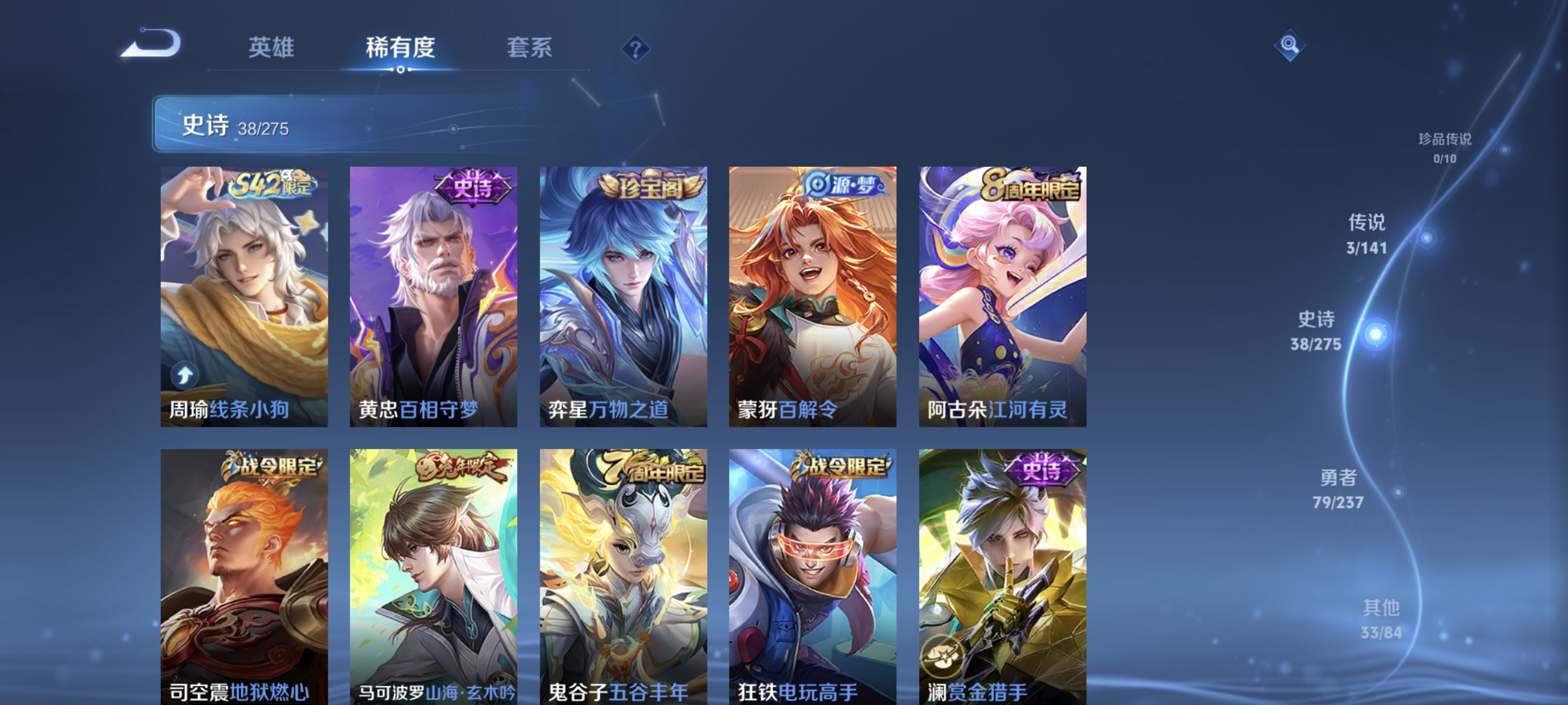The width and height of the screenshot is (1568, 705).
Task: Switch to the 套系 tab
Action: click(530, 49)
